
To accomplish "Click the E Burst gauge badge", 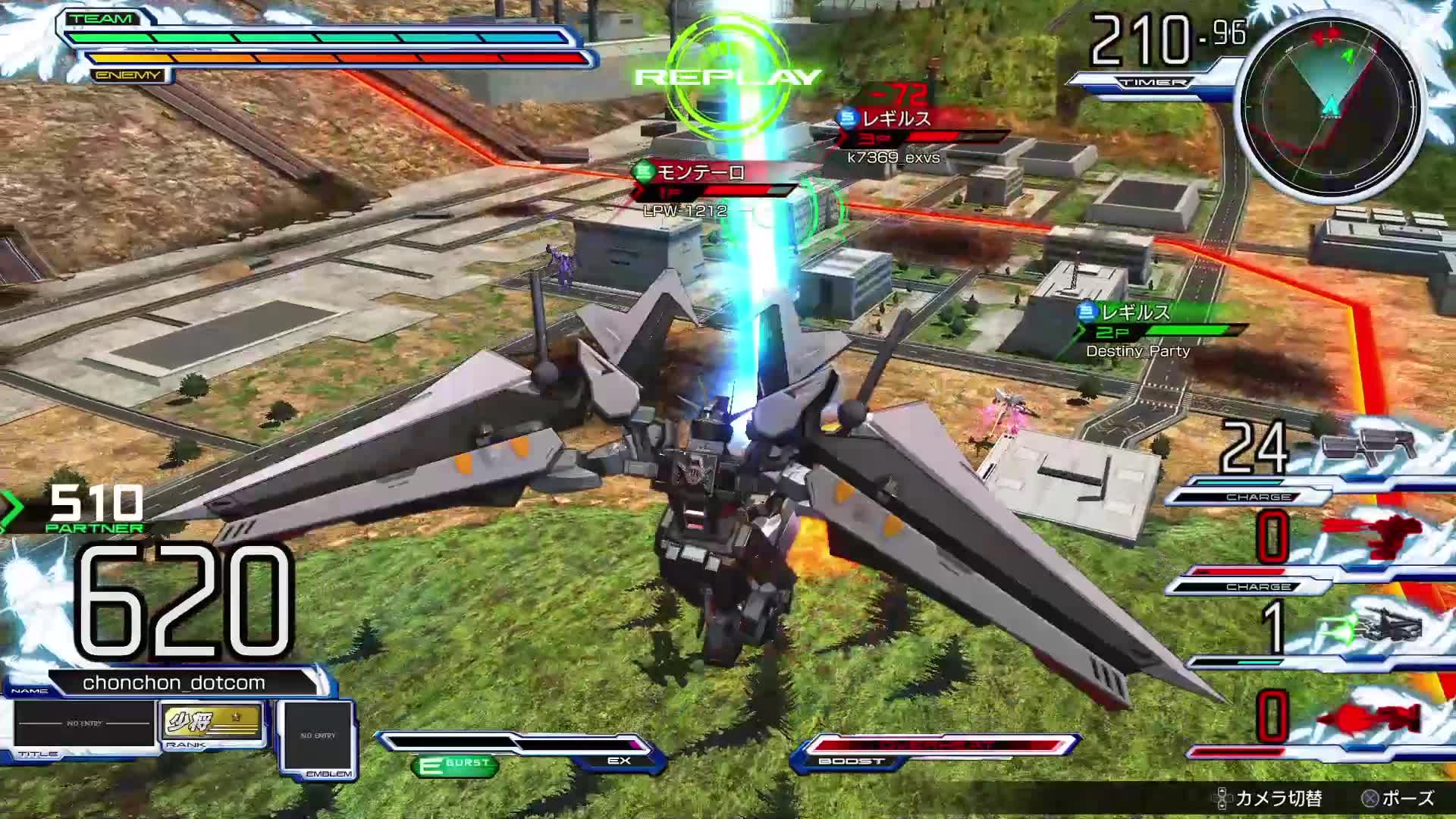I will (455, 764).
